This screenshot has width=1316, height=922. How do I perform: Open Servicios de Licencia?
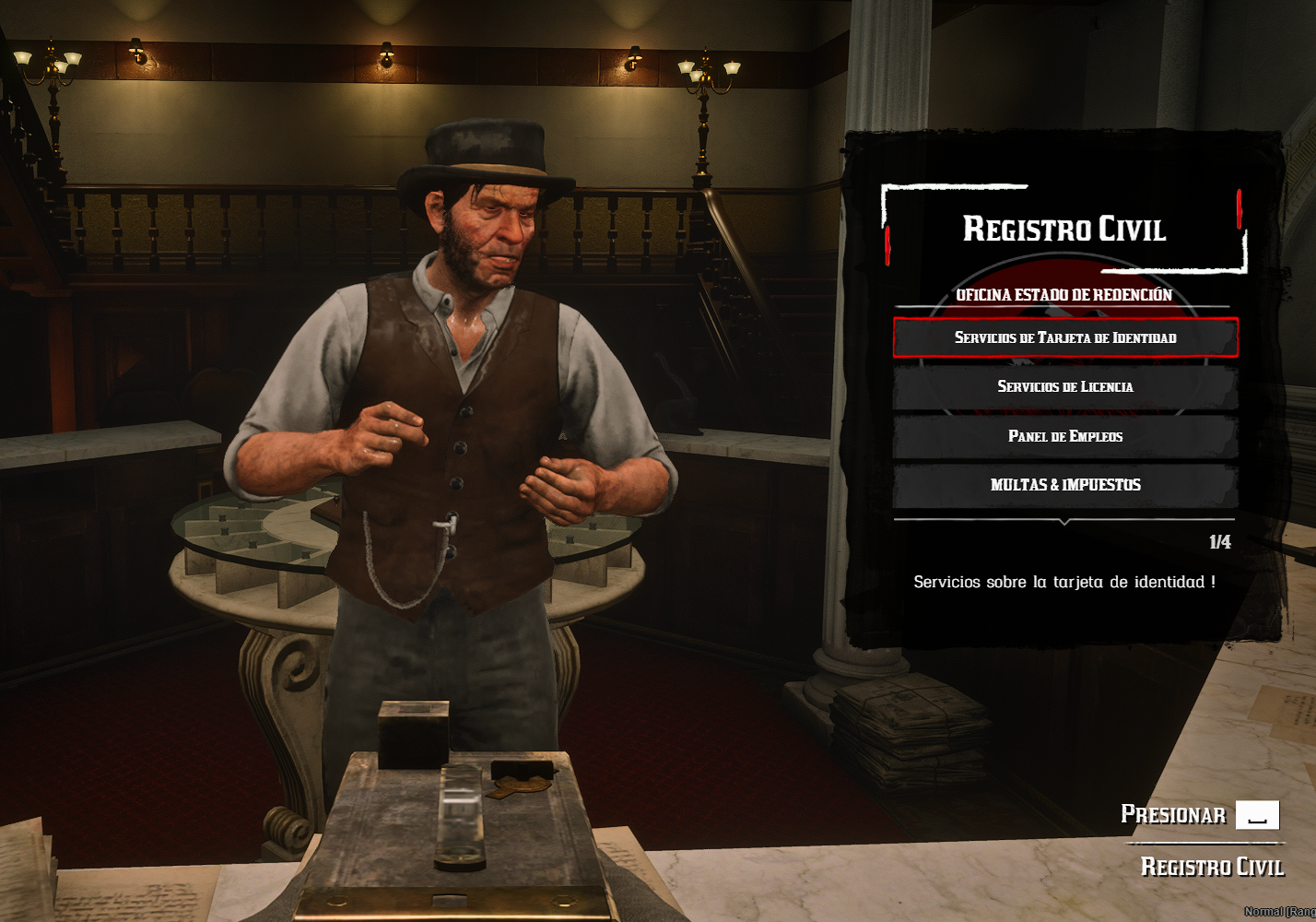(x=1064, y=386)
